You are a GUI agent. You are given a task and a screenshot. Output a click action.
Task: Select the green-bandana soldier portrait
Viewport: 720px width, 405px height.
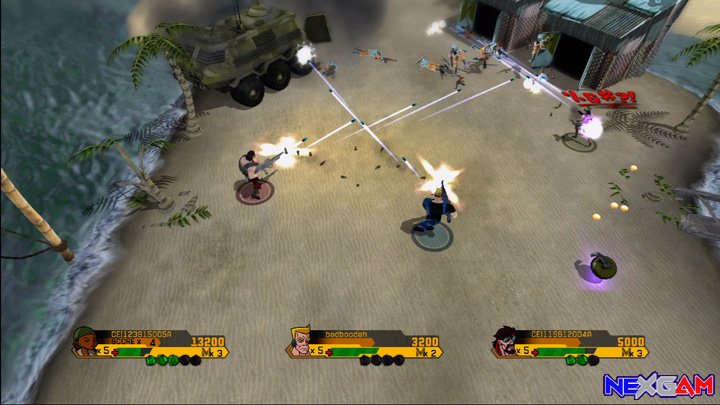[88, 344]
